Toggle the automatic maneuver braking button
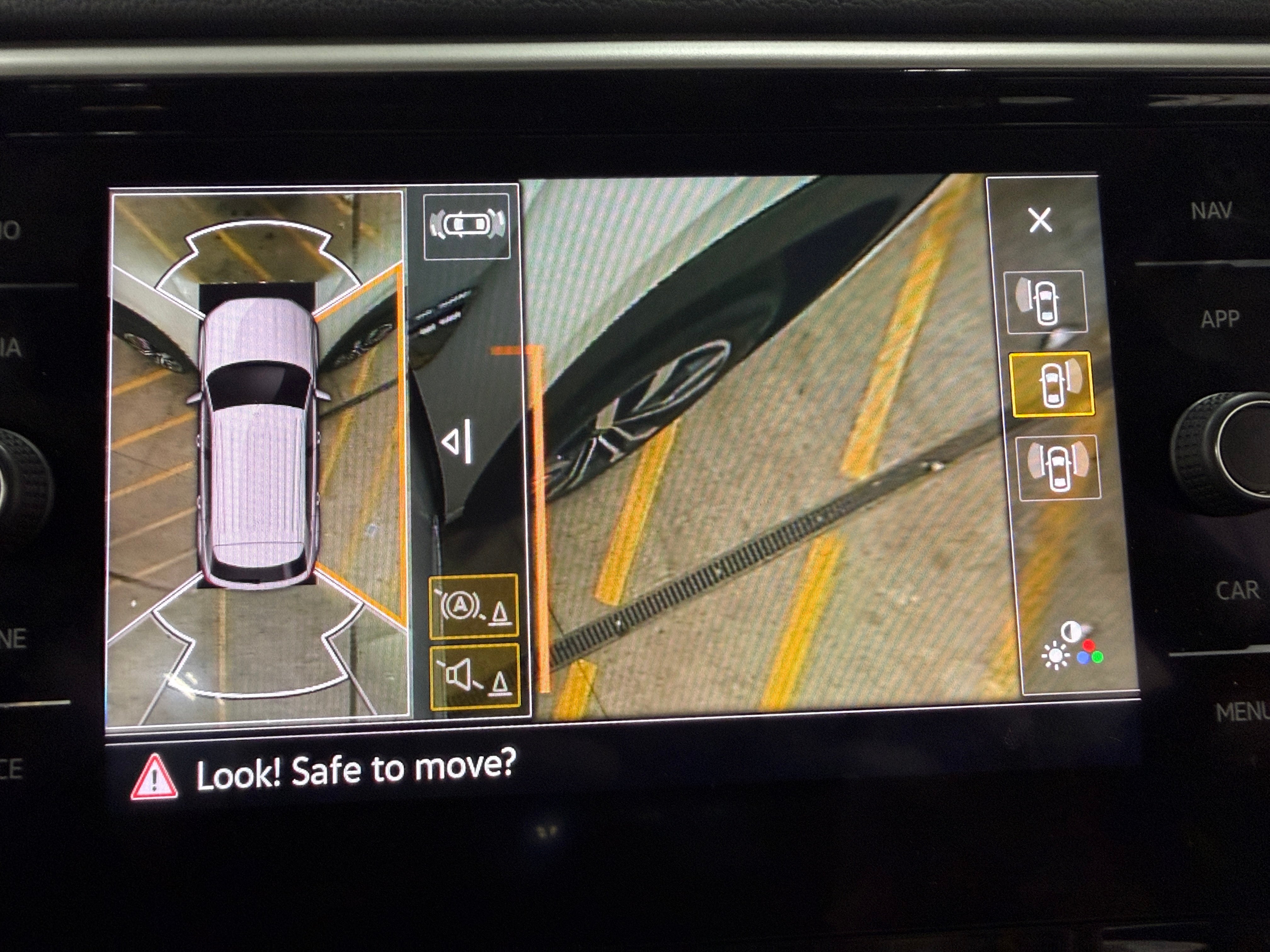 tap(474, 606)
